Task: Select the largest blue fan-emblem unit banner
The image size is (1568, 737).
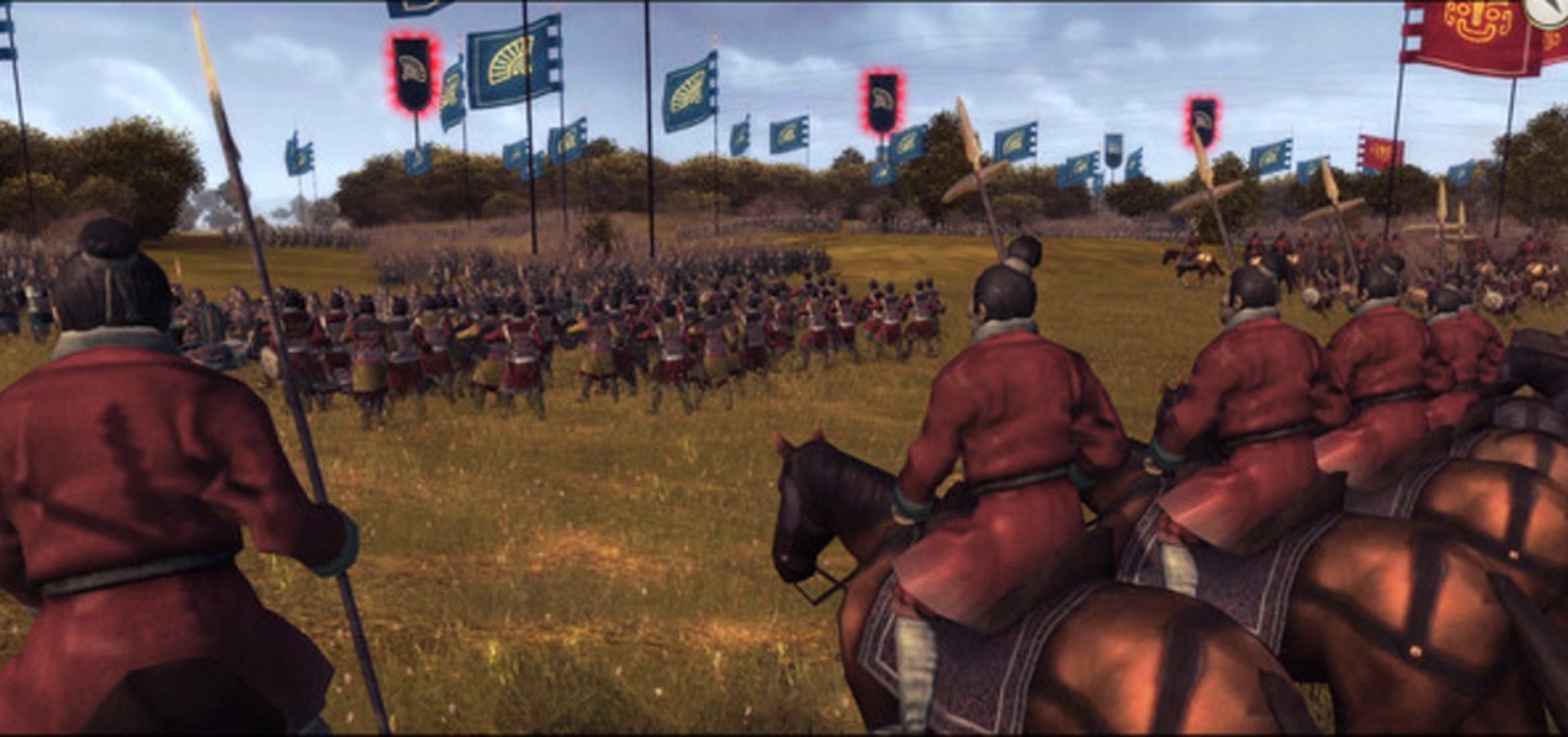Action: click(513, 62)
